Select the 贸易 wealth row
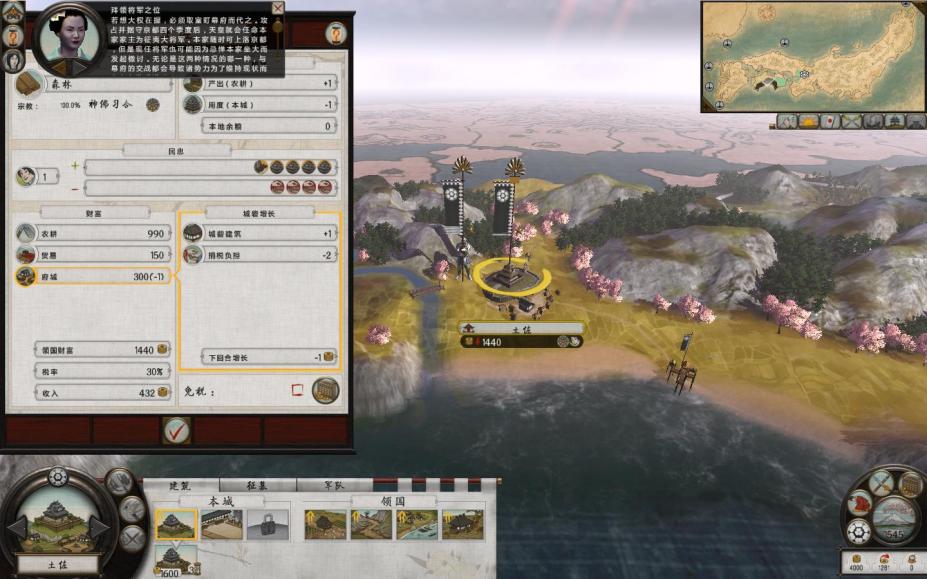 pos(92,255)
